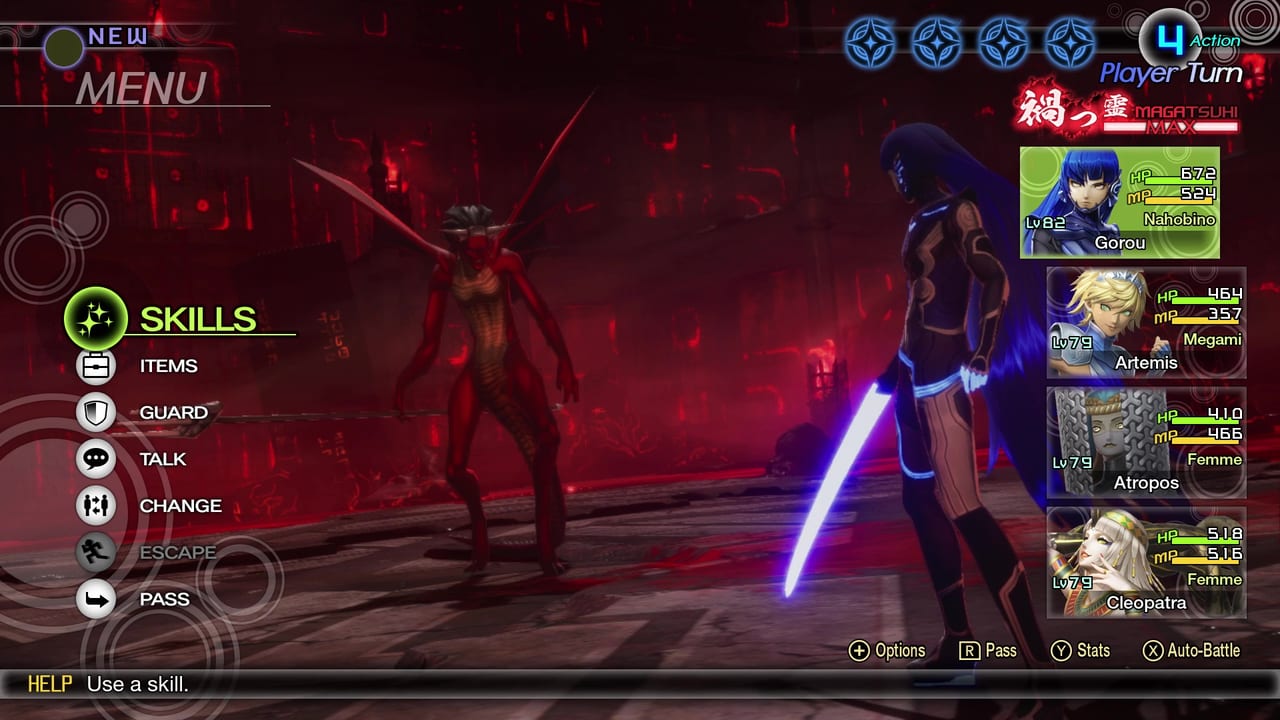Select the Guard shield icon
This screenshot has width=1280, height=720.
pyautogui.click(x=95, y=412)
